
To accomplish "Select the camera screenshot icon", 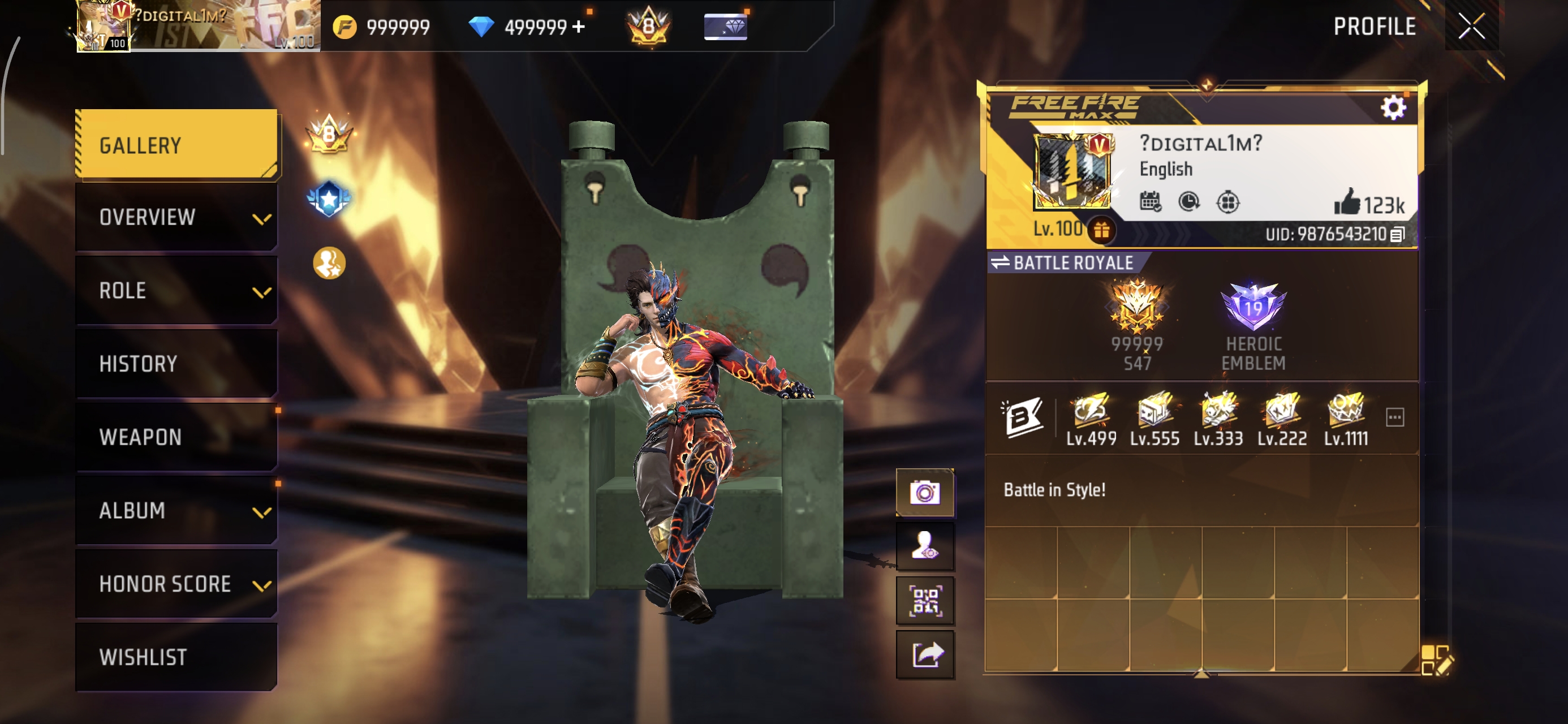I will pos(926,494).
